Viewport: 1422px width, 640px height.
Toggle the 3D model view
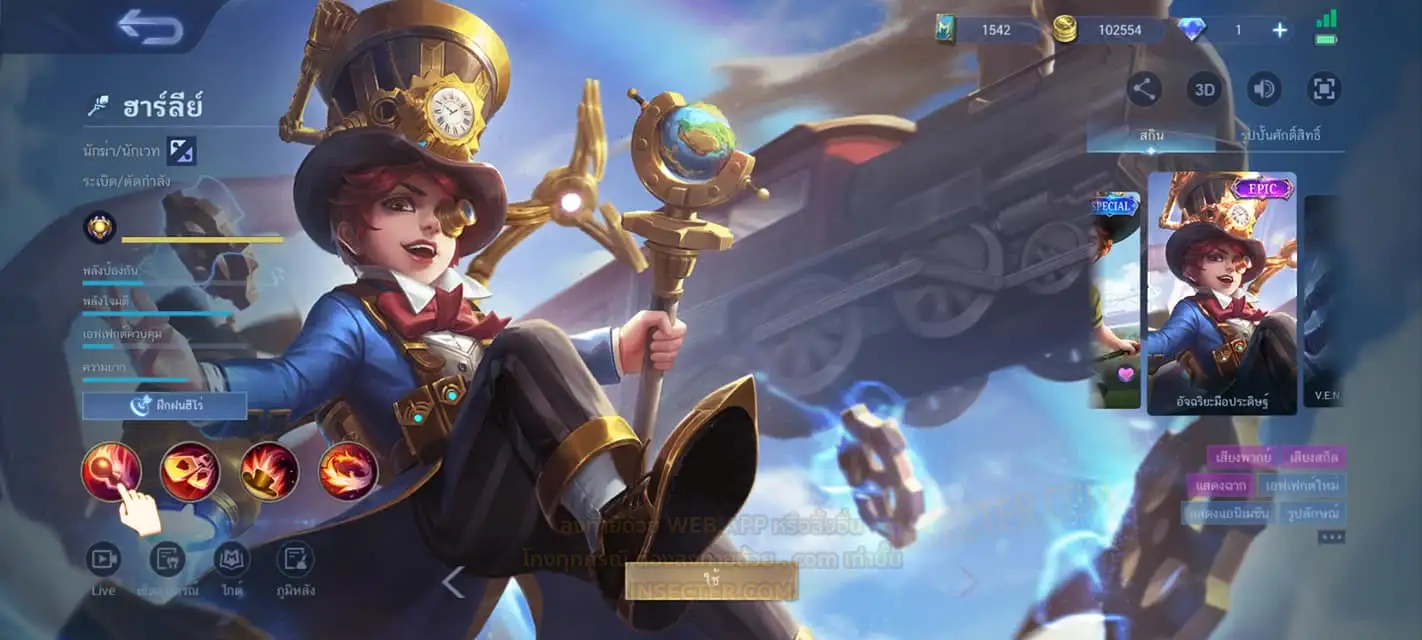(1204, 89)
